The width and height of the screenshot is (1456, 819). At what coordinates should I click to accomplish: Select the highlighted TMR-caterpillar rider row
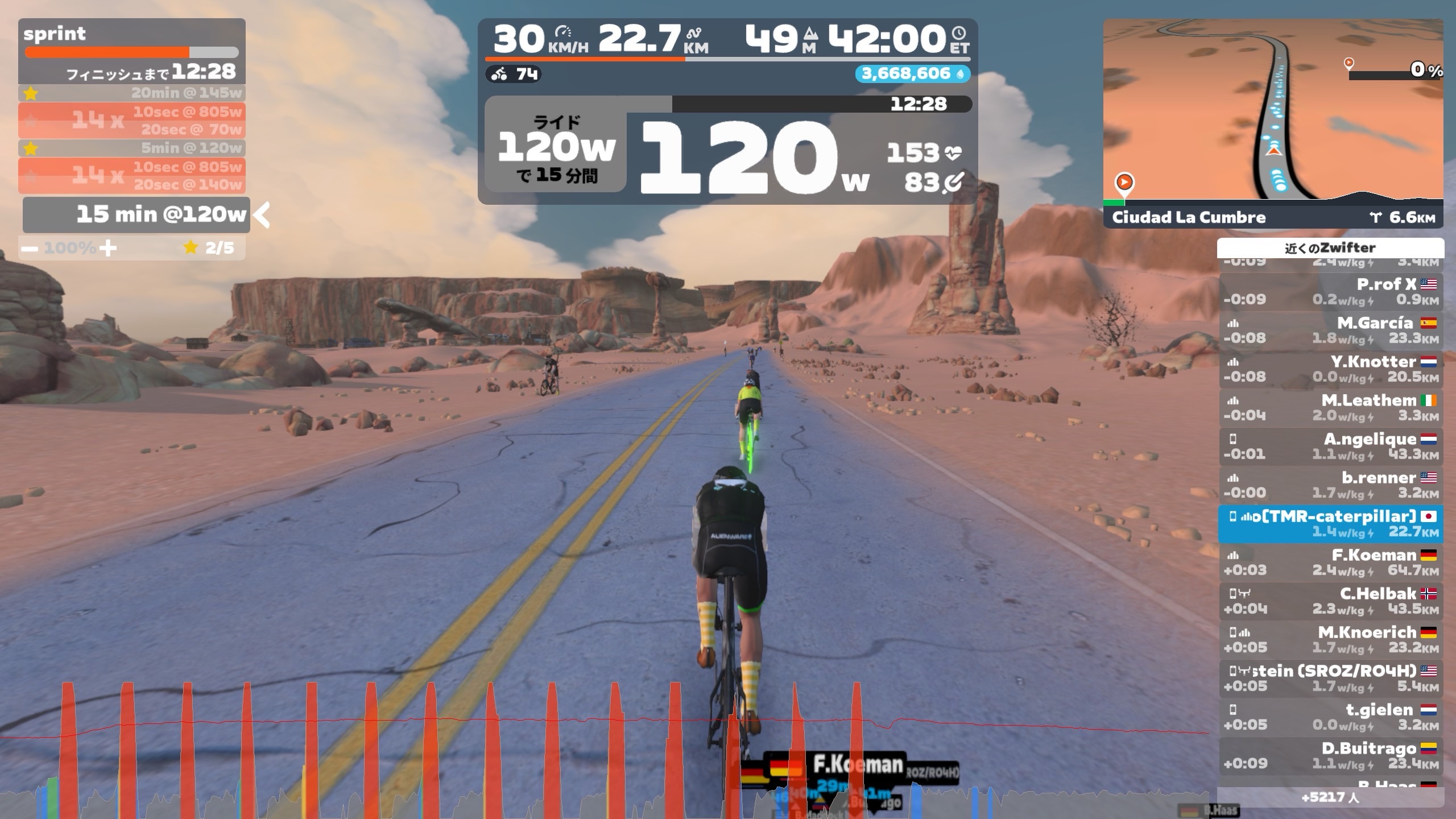click(x=1330, y=523)
